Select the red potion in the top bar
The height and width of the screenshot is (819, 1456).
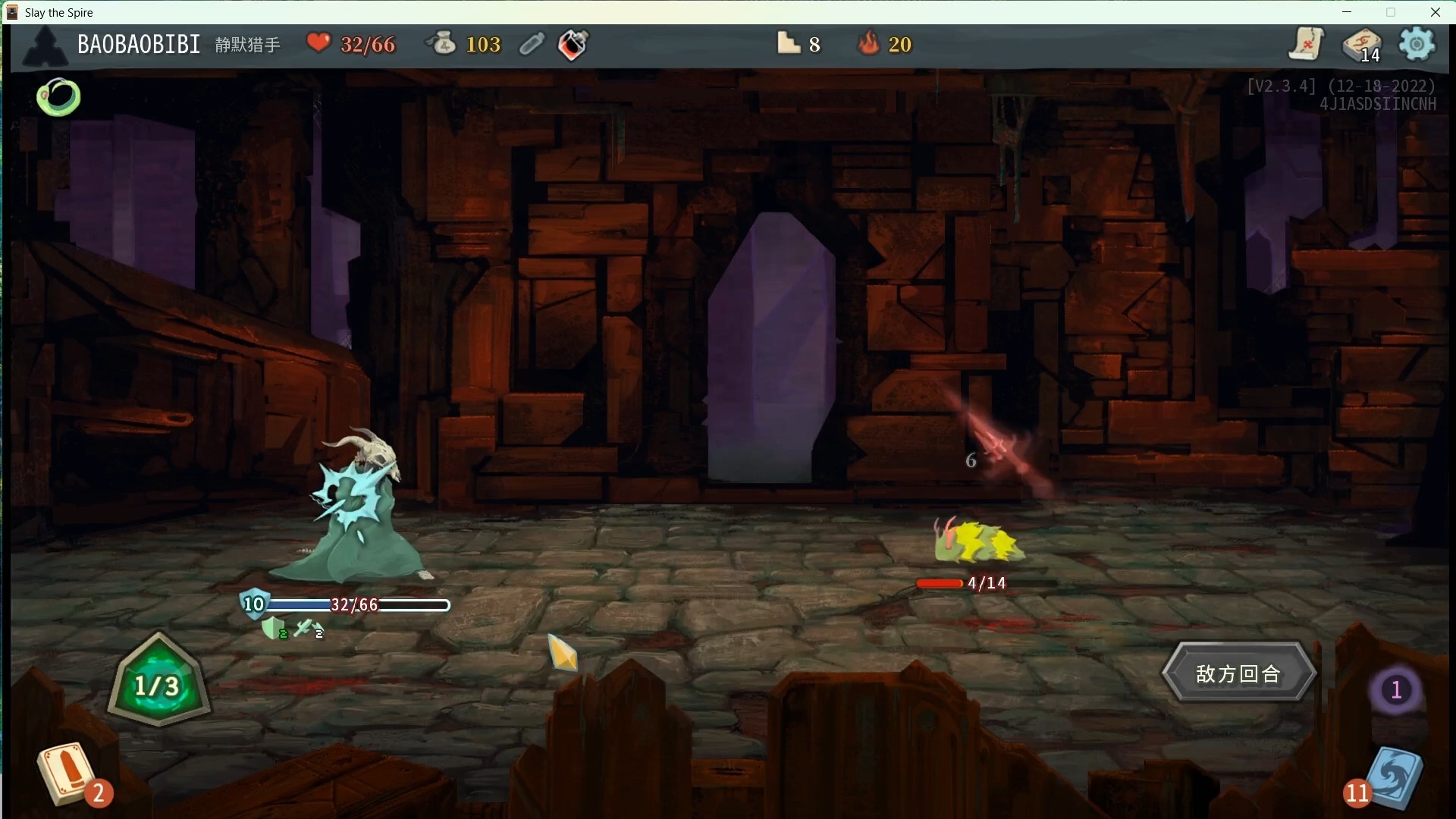[x=573, y=45]
